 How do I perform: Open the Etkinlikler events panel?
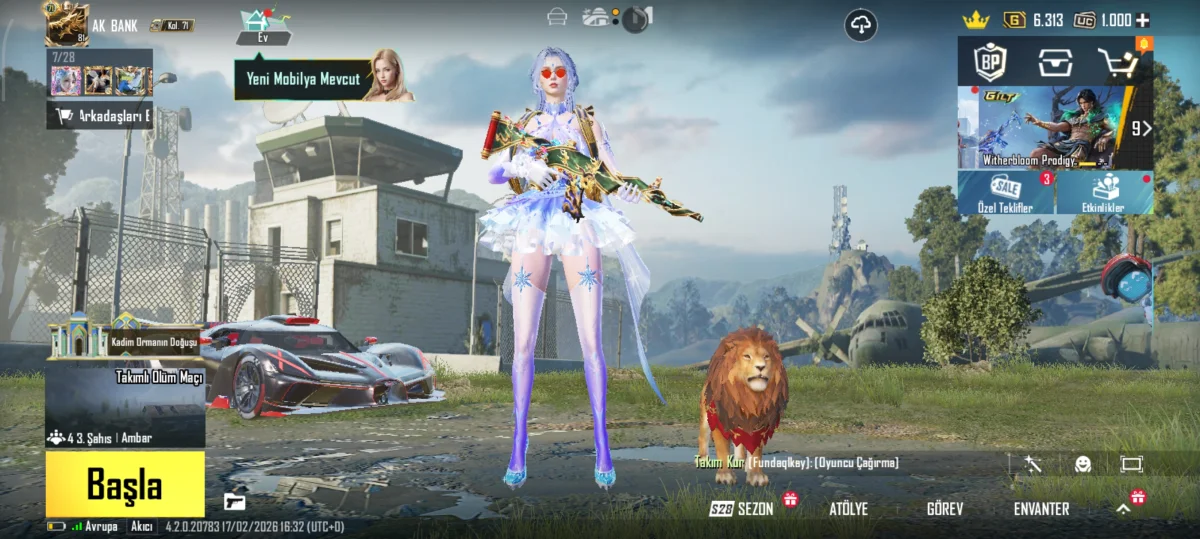tap(1105, 193)
